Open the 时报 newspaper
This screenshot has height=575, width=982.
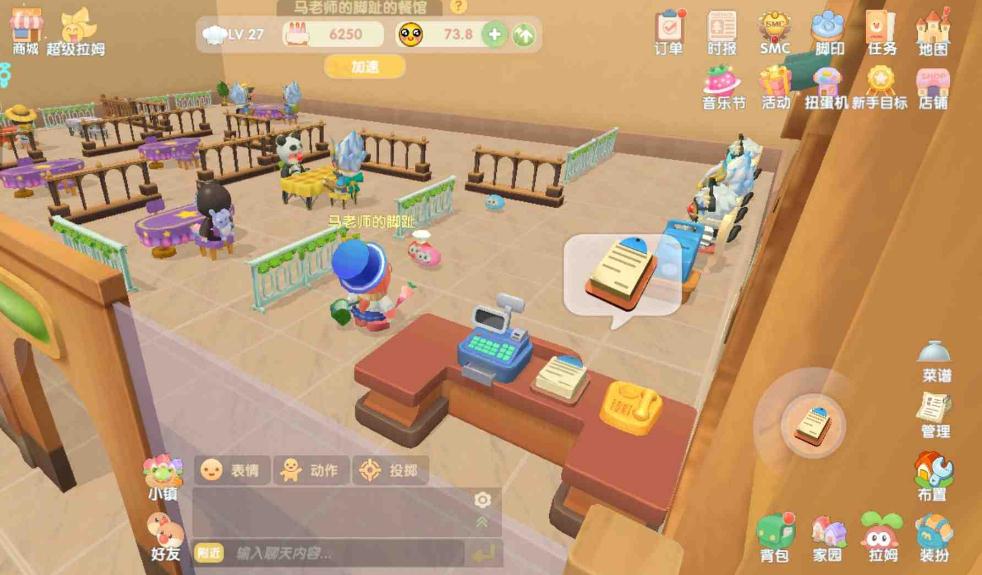tap(721, 30)
